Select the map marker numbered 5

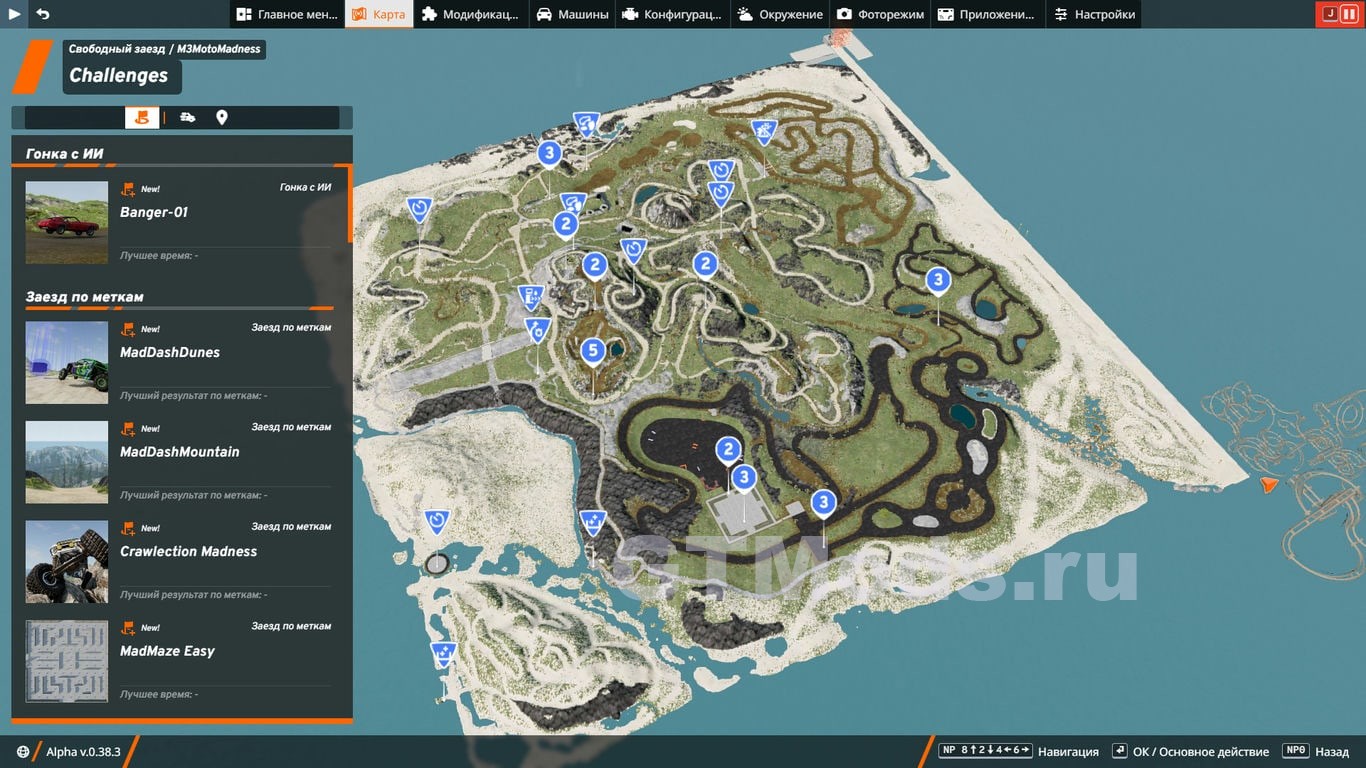click(593, 351)
